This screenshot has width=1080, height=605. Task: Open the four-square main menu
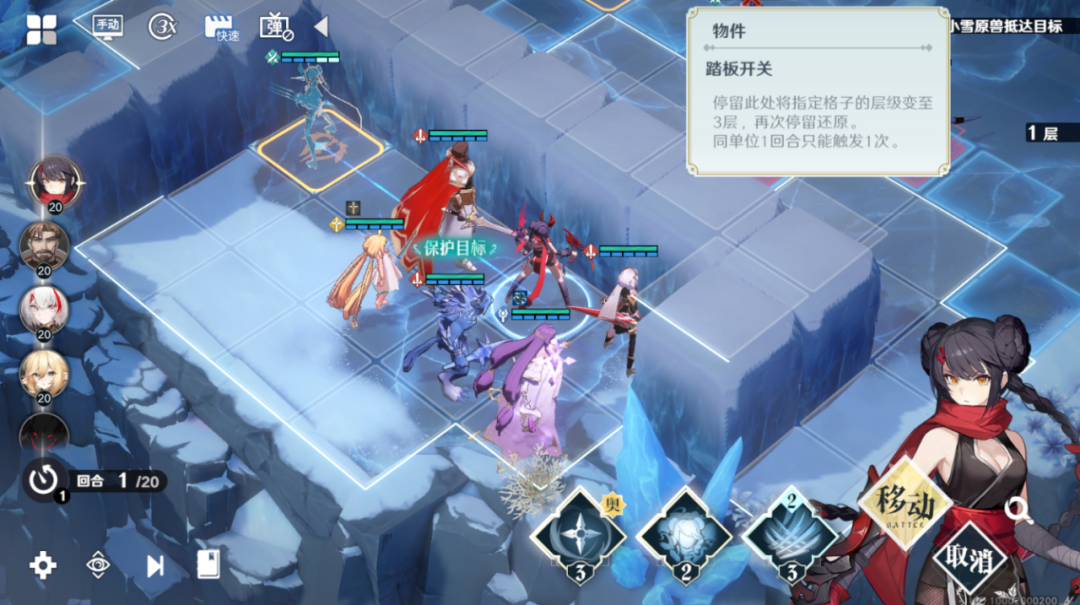pos(42,30)
